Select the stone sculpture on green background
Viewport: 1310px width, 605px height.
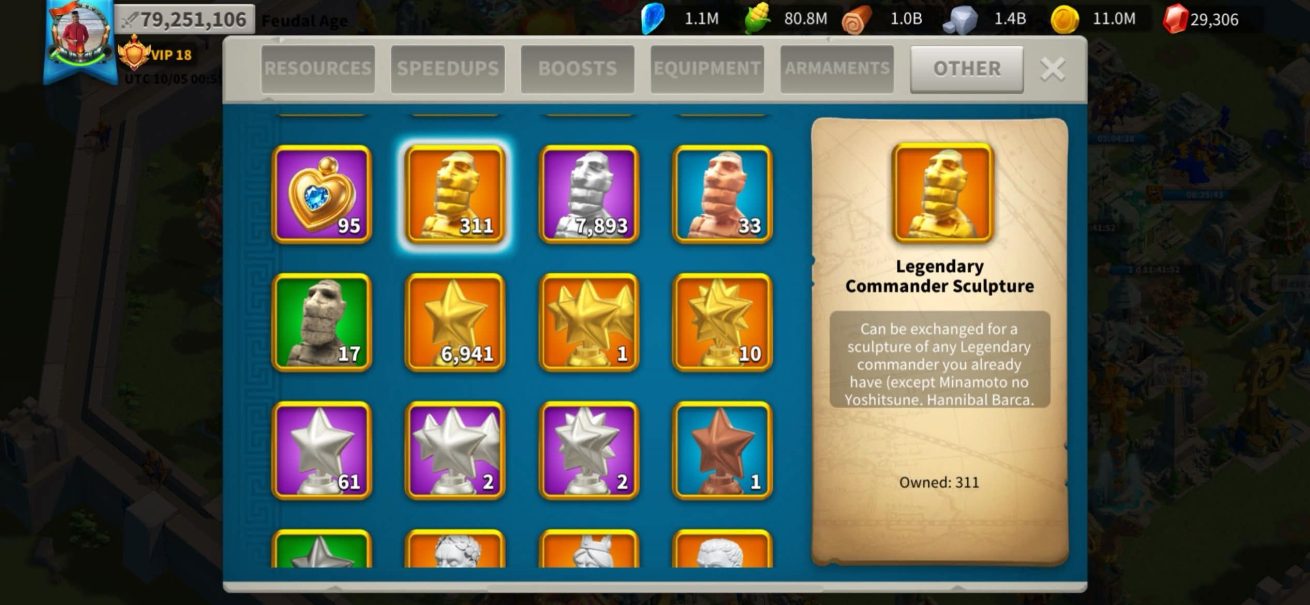(x=322, y=322)
